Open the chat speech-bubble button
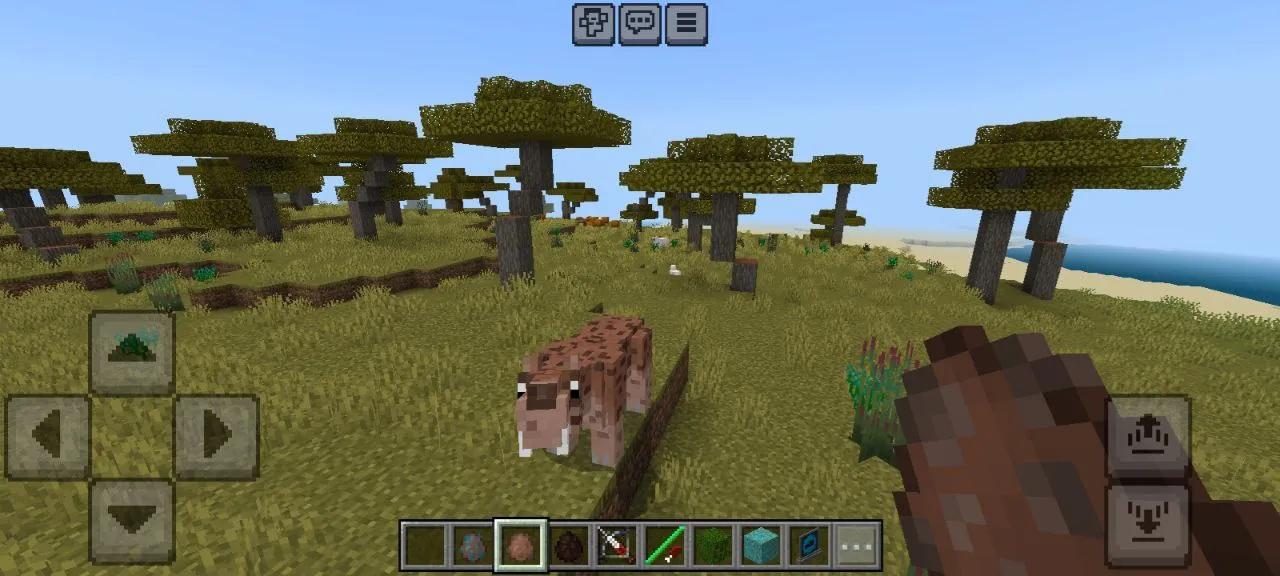This screenshot has height=576, width=1280. coord(640,24)
